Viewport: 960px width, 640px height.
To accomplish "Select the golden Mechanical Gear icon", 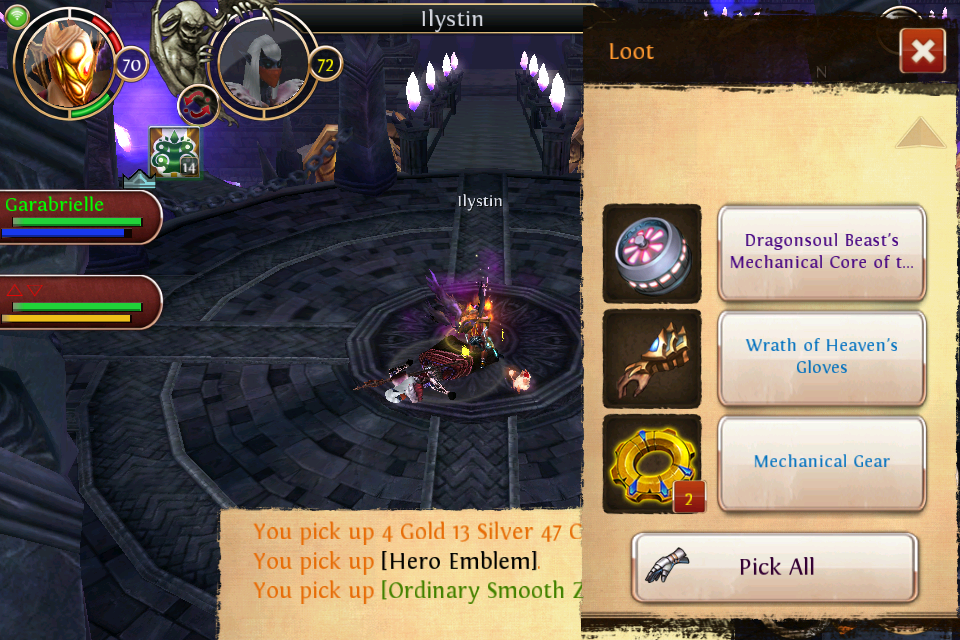I will pyautogui.click(x=652, y=464).
